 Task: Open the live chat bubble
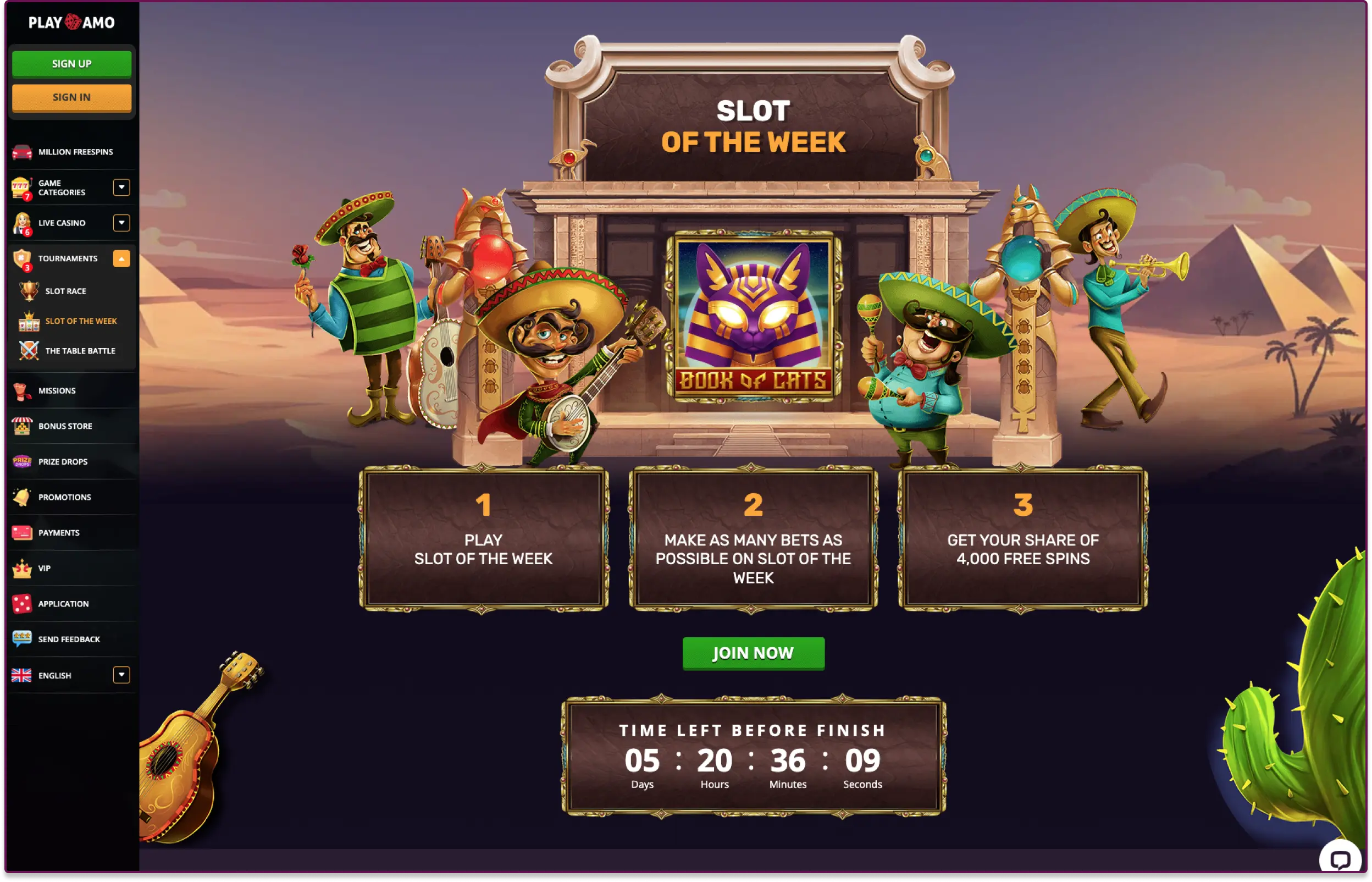coord(1340,859)
